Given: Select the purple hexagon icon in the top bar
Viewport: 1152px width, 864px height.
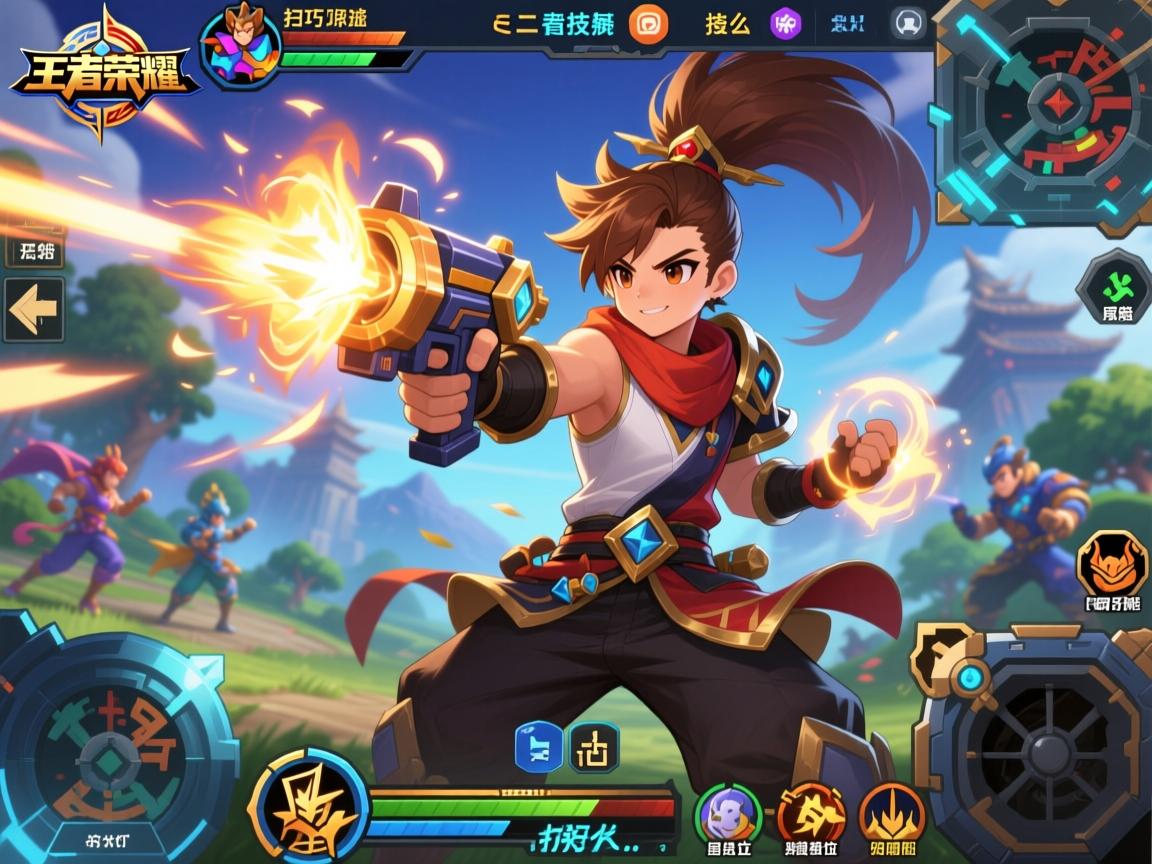Looking at the screenshot, I should pos(785,24).
